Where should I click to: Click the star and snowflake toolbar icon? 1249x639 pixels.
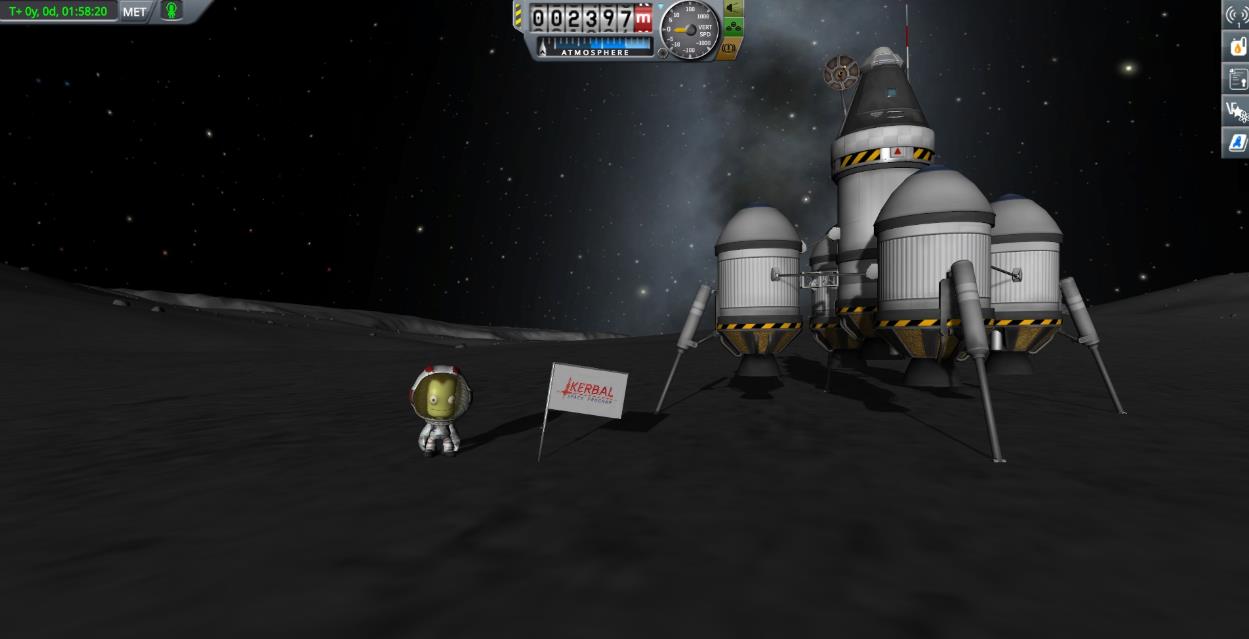click(x=1237, y=111)
